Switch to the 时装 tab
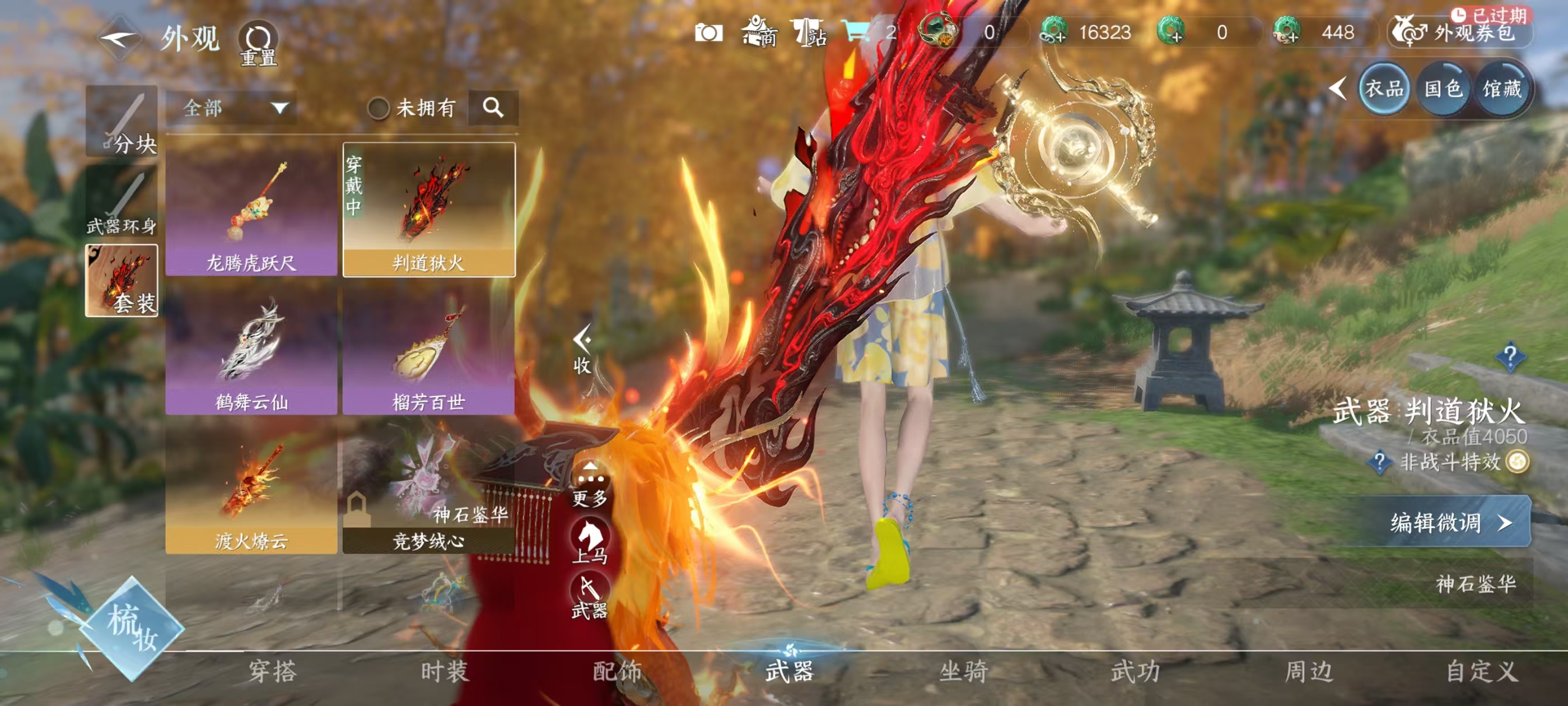This screenshot has width=1568, height=706. click(x=445, y=671)
